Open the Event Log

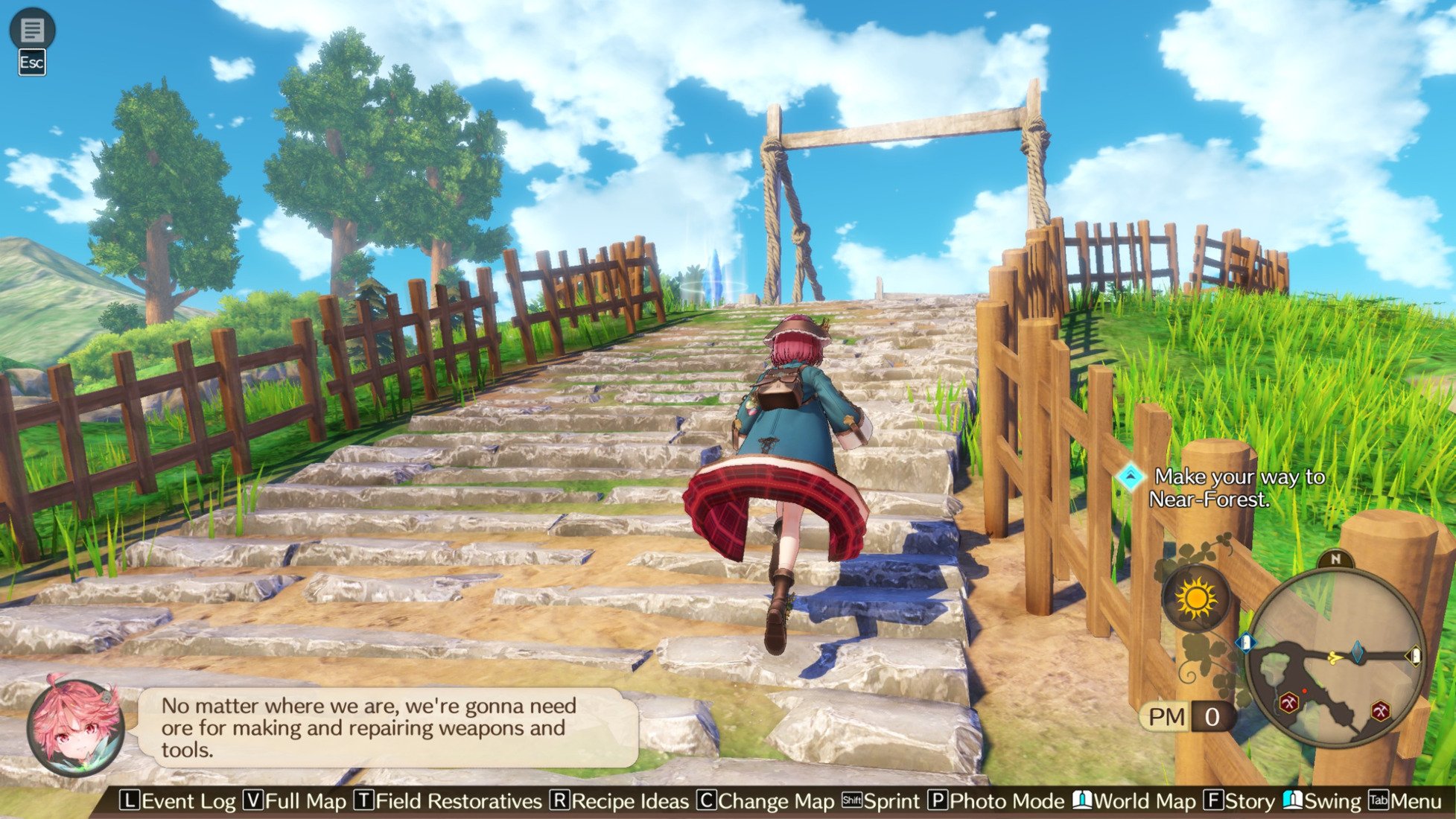coord(178,801)
